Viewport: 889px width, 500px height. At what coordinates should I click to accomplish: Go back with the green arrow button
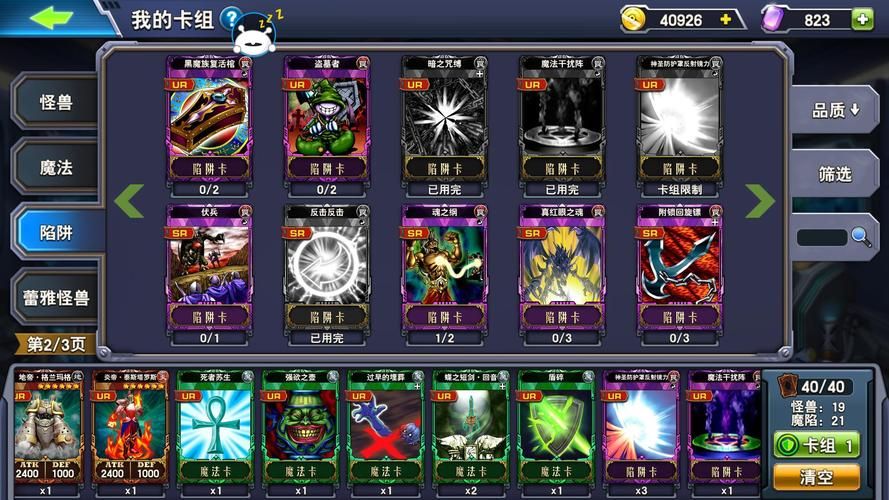click(51, 18)
